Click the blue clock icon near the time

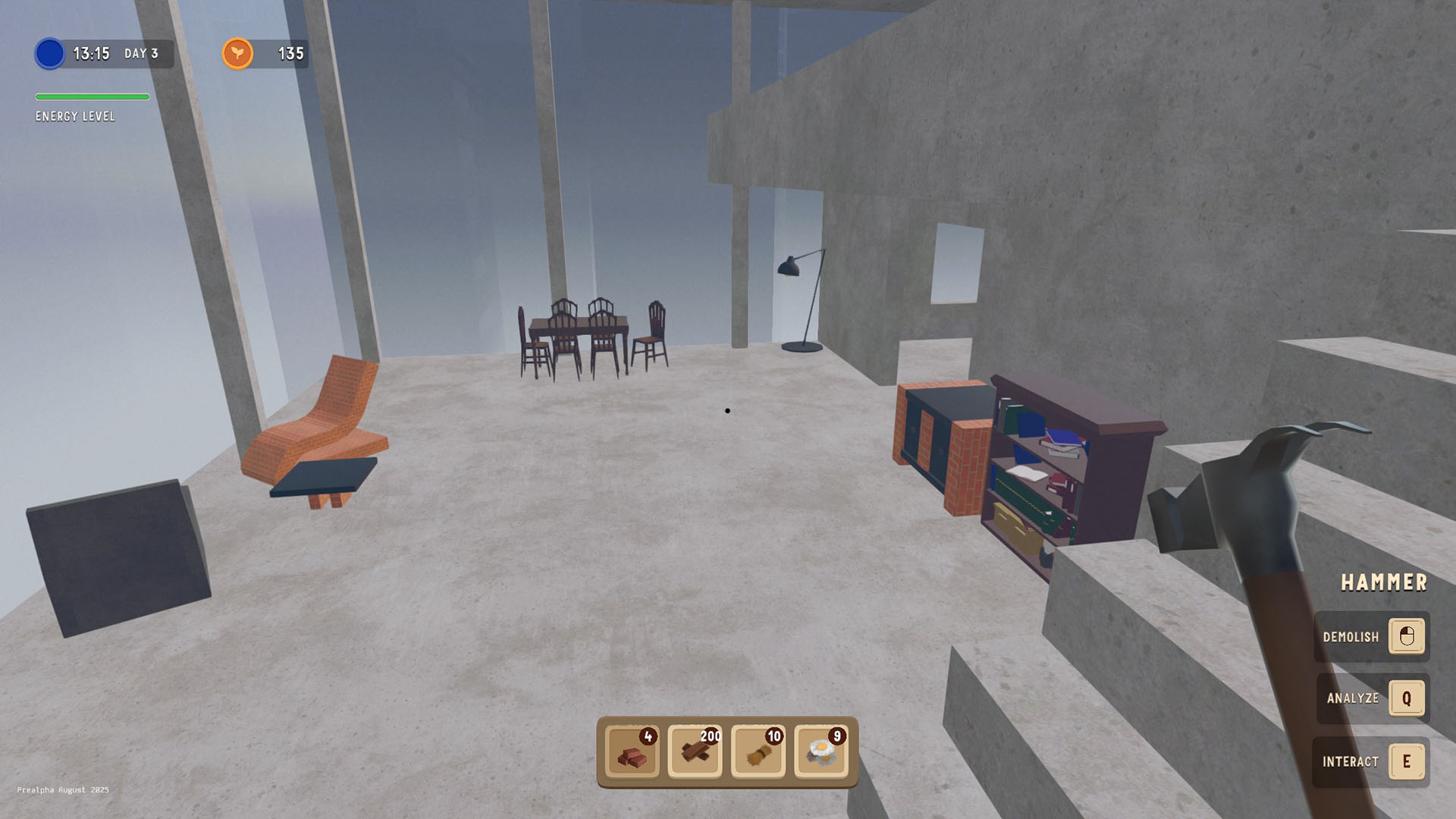click(49, 54)
